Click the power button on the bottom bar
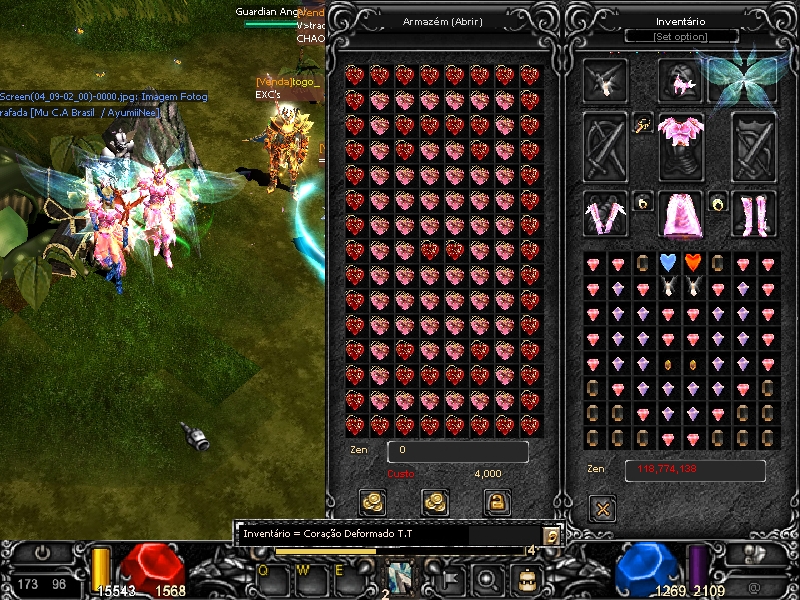This screenshot has height=600, width=800. coord(42,553)
